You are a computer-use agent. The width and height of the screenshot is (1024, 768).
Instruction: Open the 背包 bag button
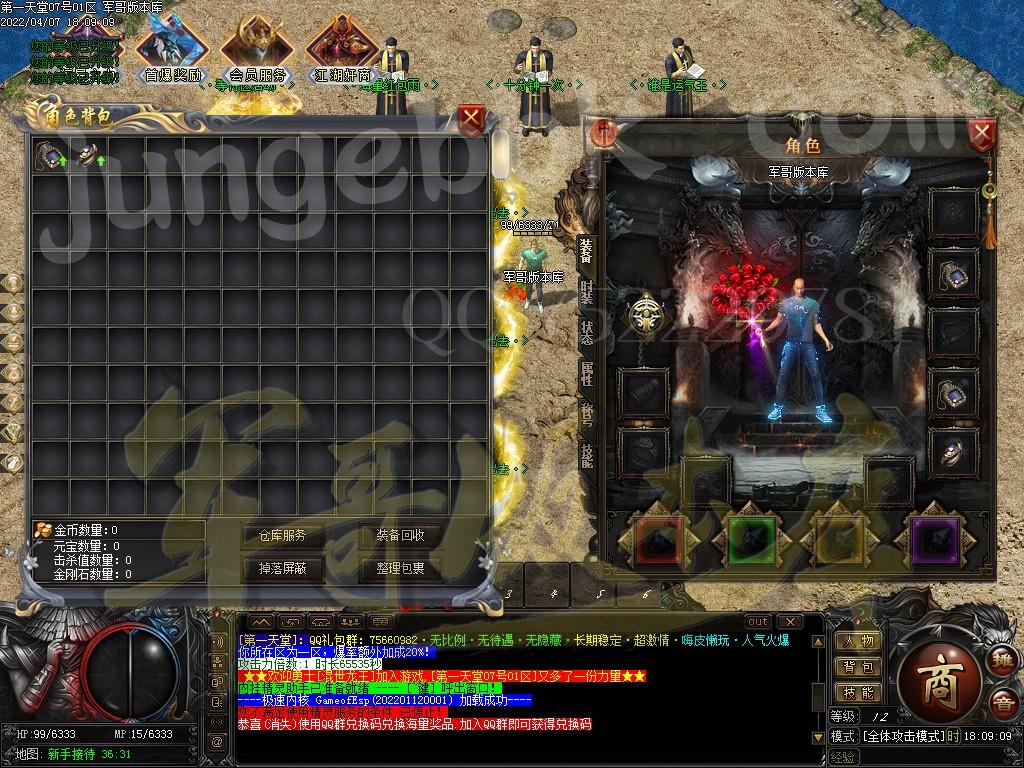pos(858,667)
